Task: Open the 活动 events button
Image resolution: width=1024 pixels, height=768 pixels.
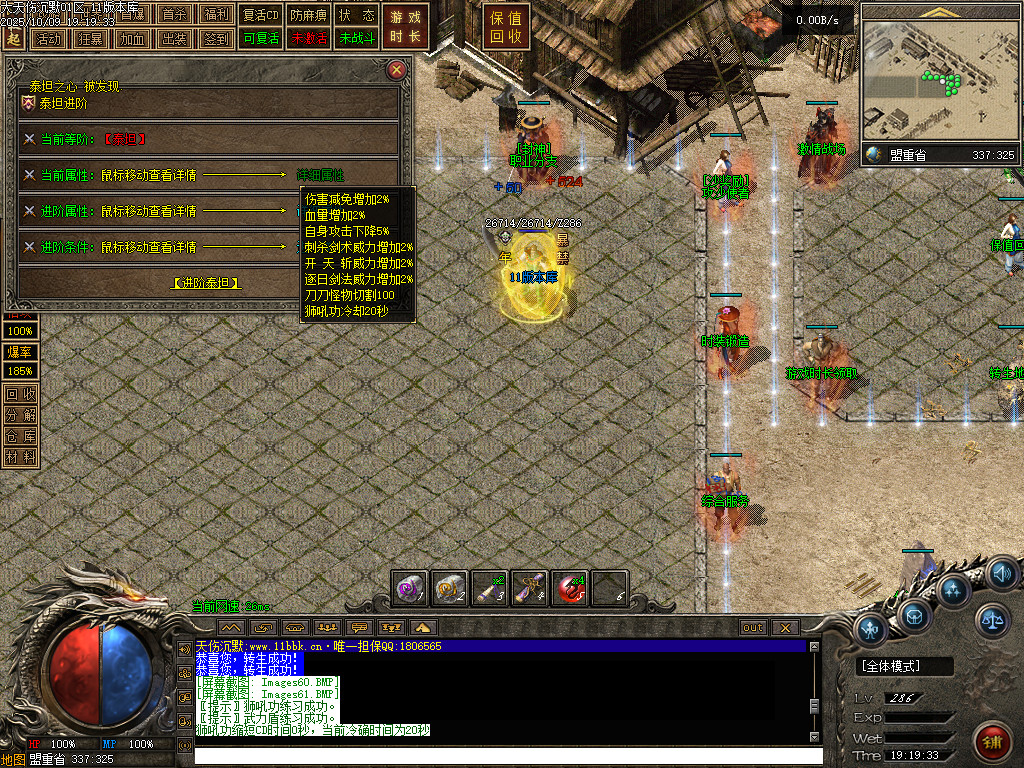Action: click(x=47, y=39)
